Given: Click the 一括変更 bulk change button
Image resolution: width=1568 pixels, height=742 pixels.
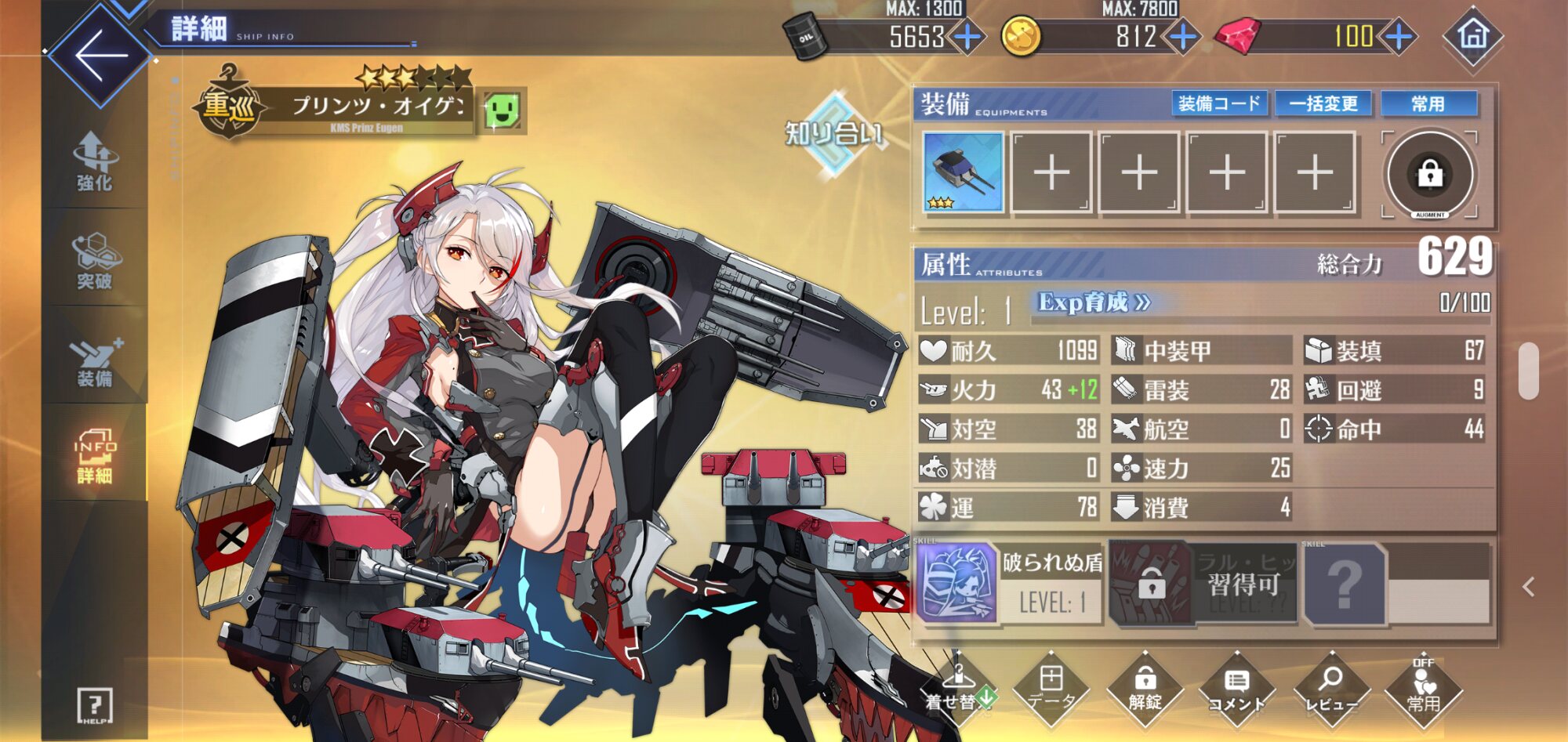Looking at the screenshot, I should (1323, 103).
